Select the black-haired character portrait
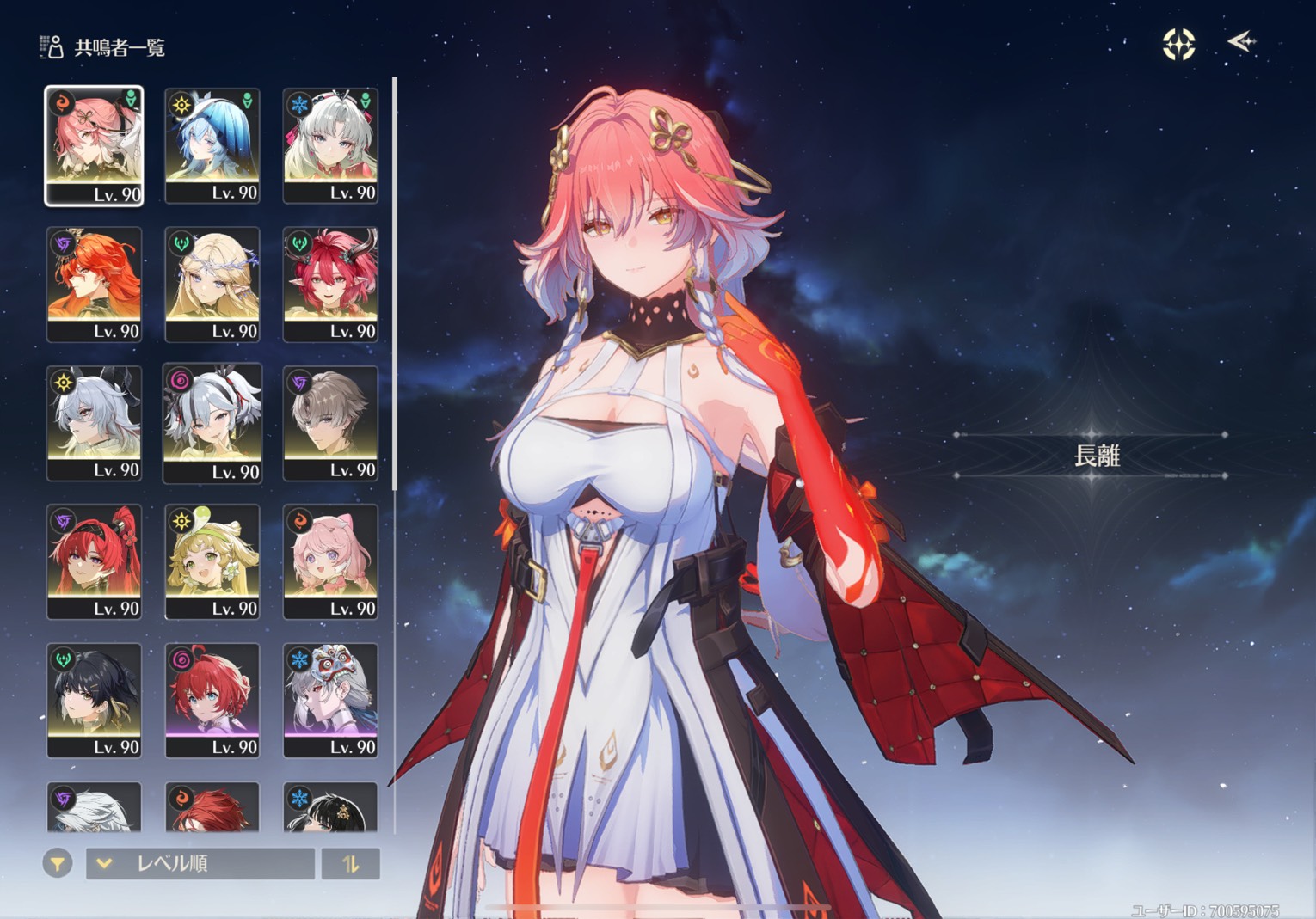The width and height of the screenshot is (1316, 919). (94, 700)
